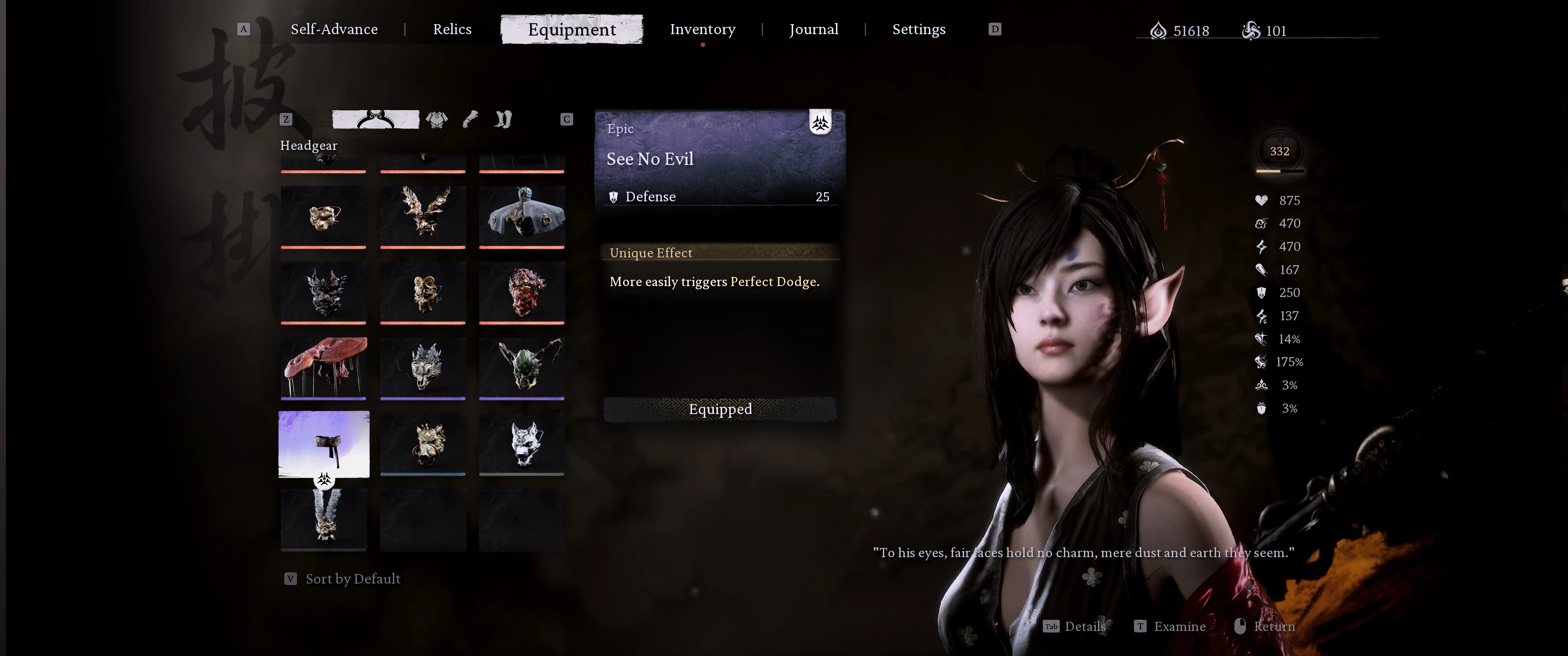Open the Settings tab
1568x656 pixels.
(918, 29)
